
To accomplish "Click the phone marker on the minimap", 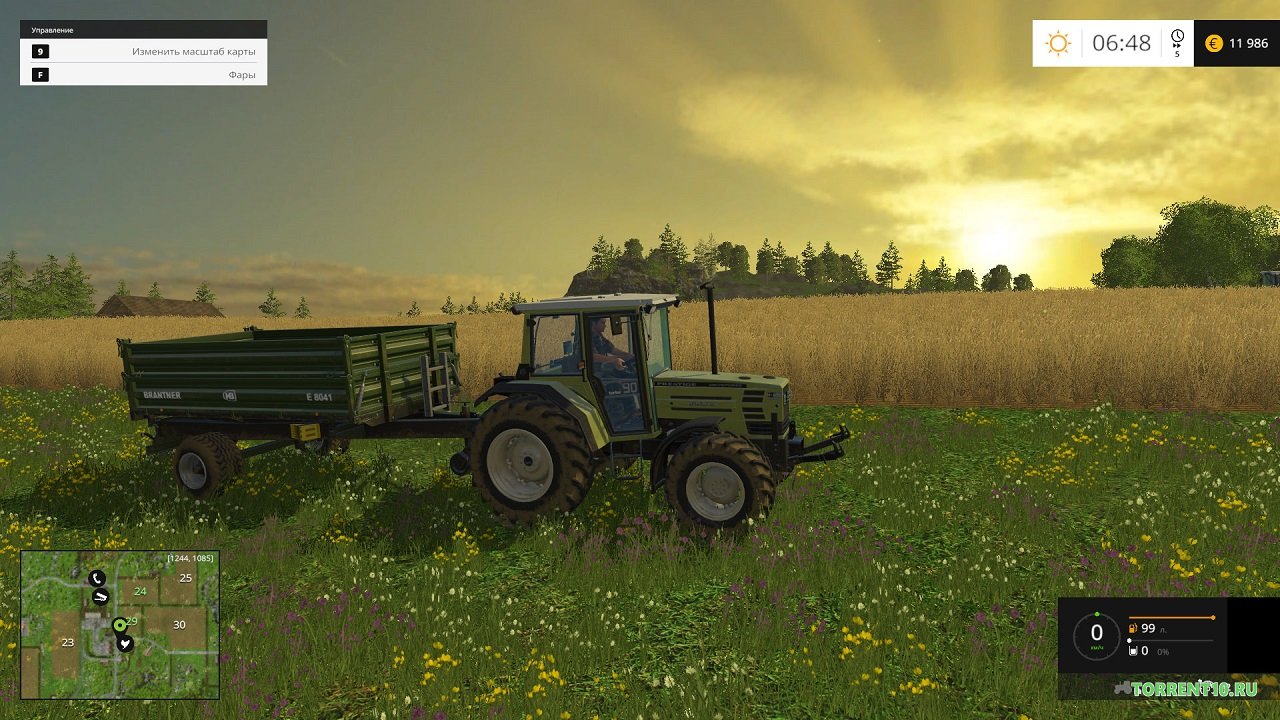I will (96, 578).
